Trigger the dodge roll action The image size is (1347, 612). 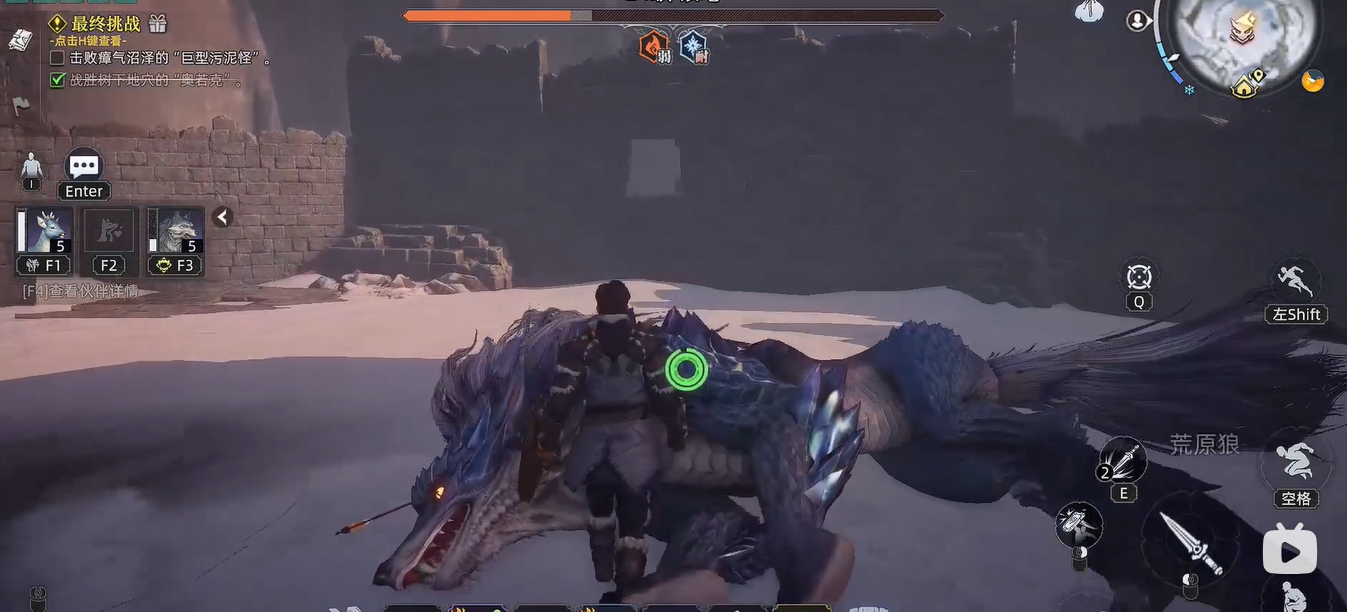(1295, 464)
